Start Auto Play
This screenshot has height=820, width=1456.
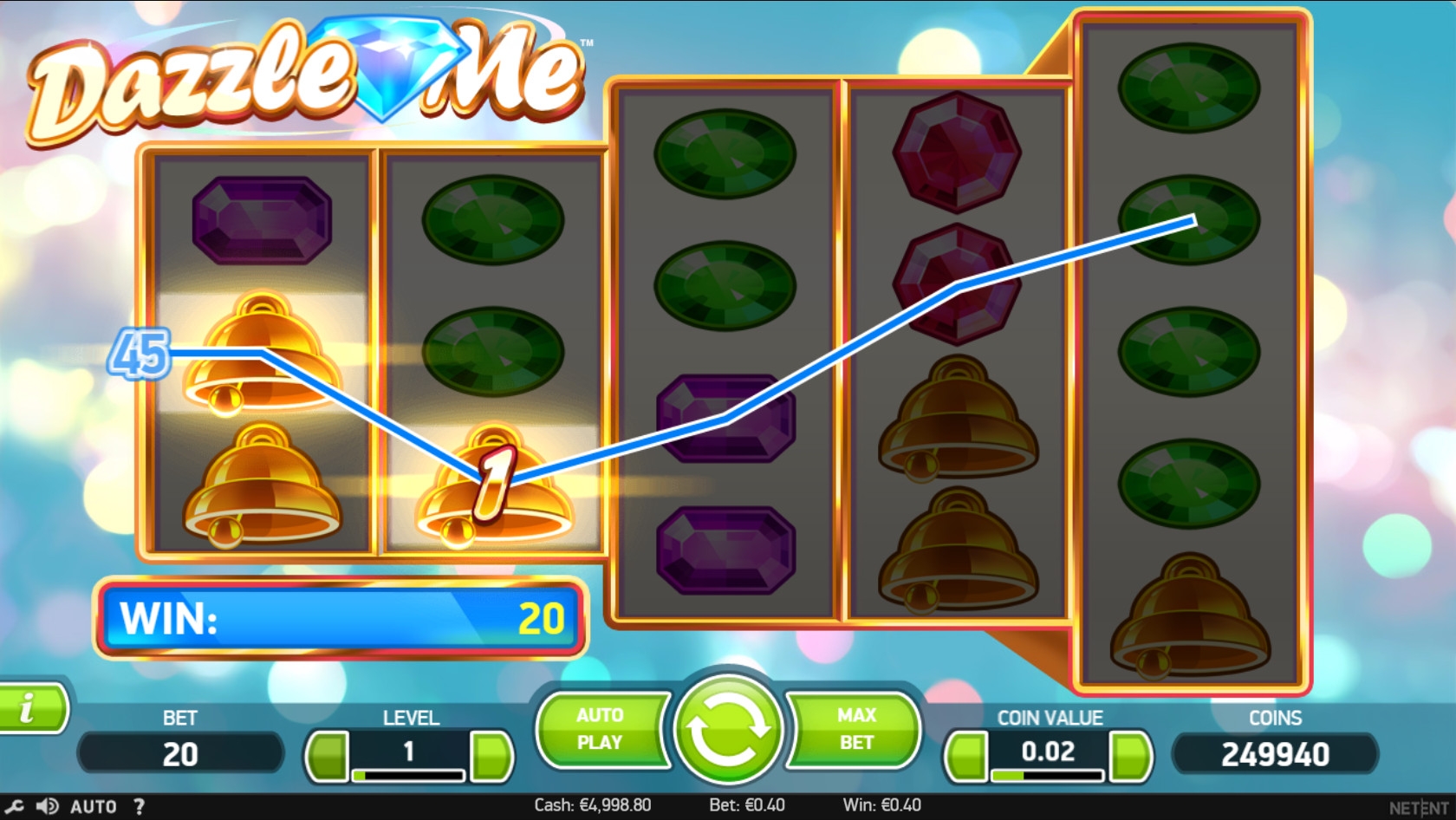pyautogui.click(x=600, y=729)
